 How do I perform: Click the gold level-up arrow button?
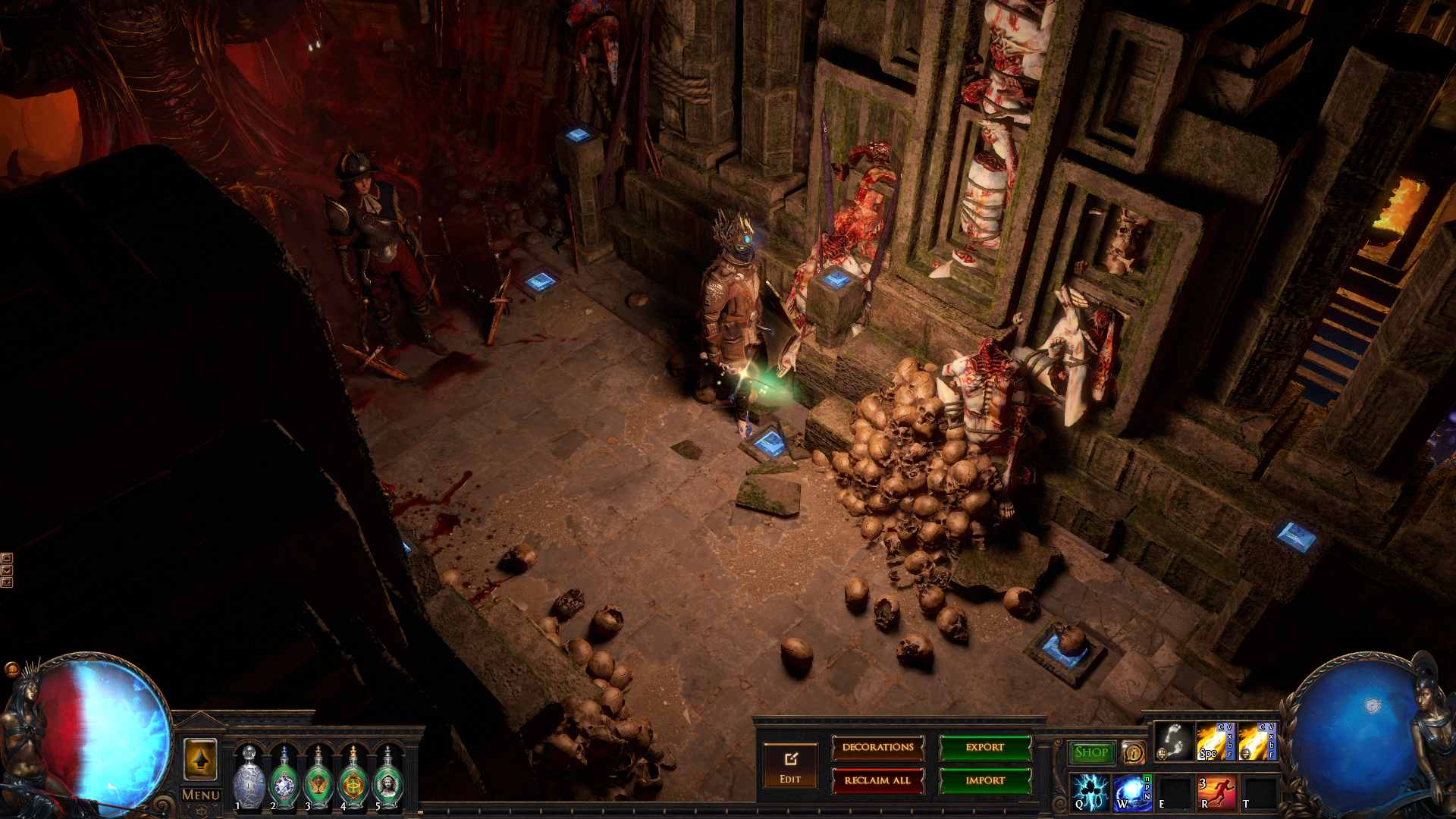click(201, 759)
